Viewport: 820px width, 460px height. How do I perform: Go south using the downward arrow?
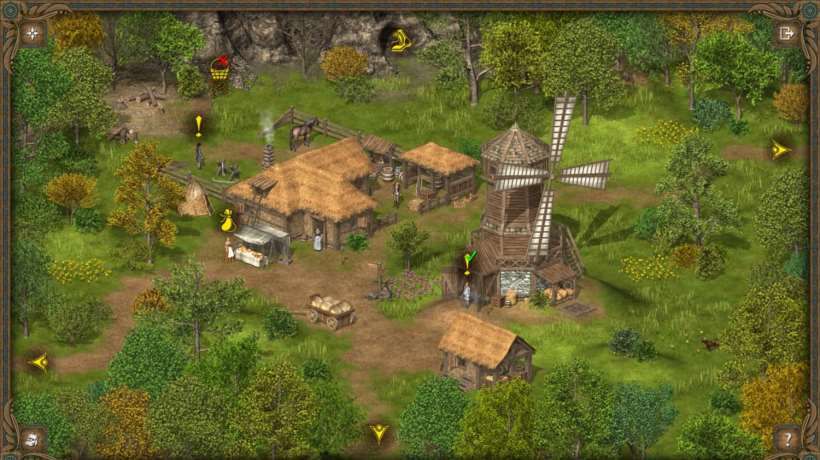tap(379, 433)
